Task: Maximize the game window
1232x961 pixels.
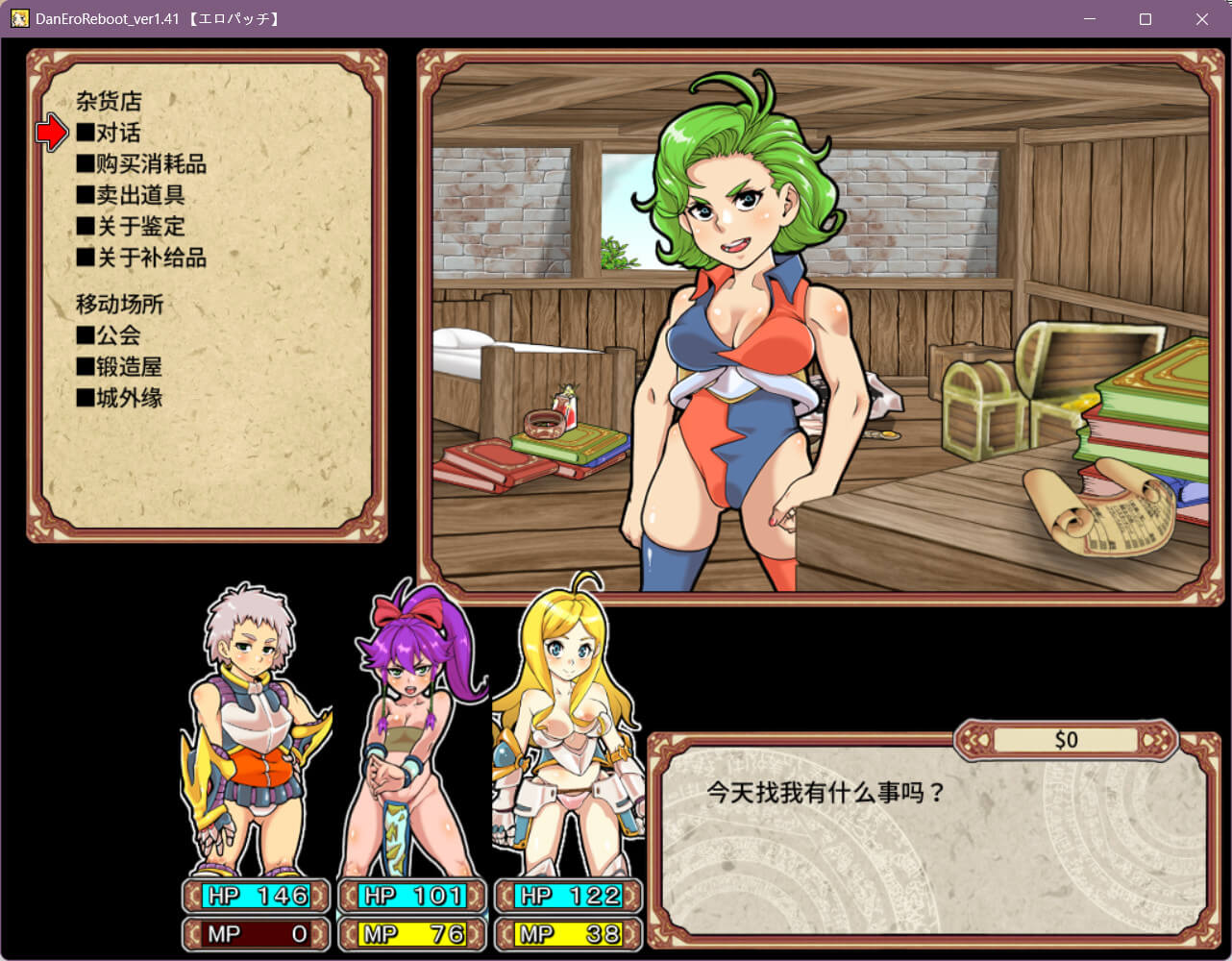Action: (1145, 19)
